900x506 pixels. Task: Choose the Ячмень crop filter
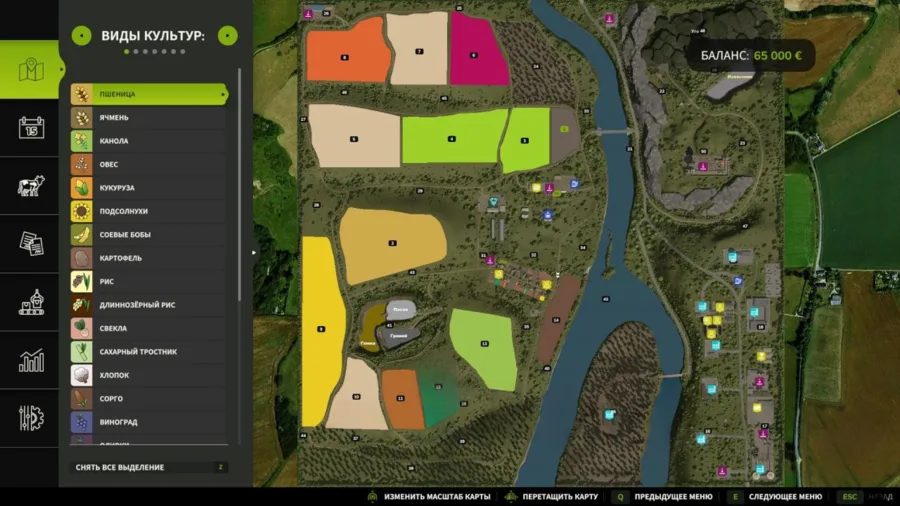pyautogui.click(x=150, y=118)
